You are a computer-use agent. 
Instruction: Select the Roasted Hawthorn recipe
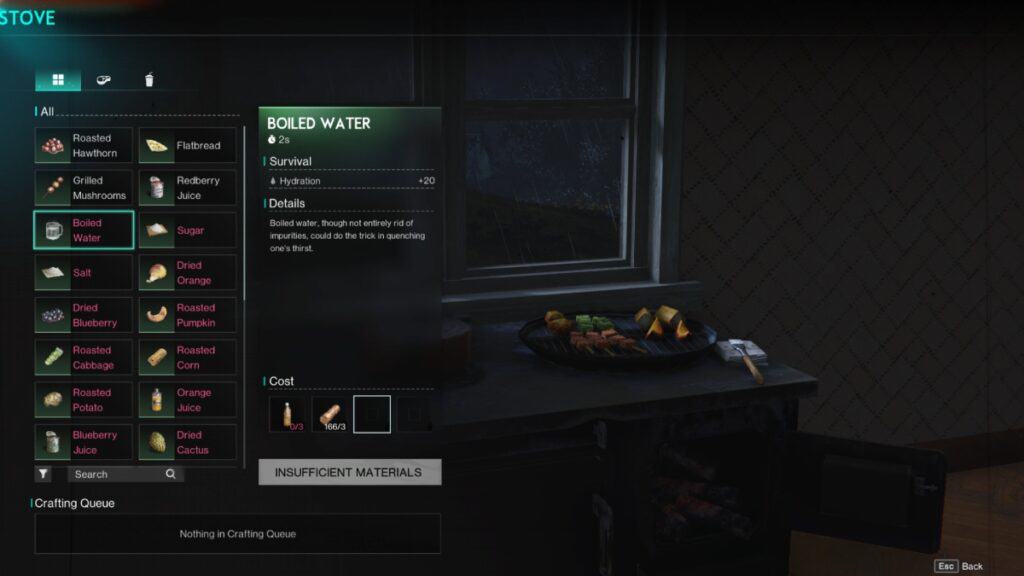pos(84,146)
